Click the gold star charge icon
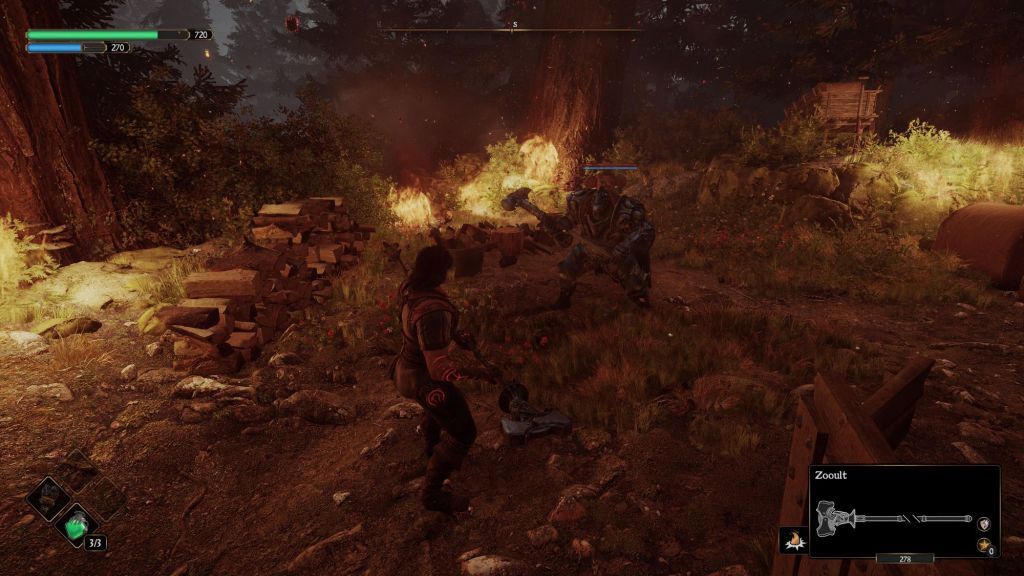Screen dimensions: 1024x576 click(x=983, y=546)
